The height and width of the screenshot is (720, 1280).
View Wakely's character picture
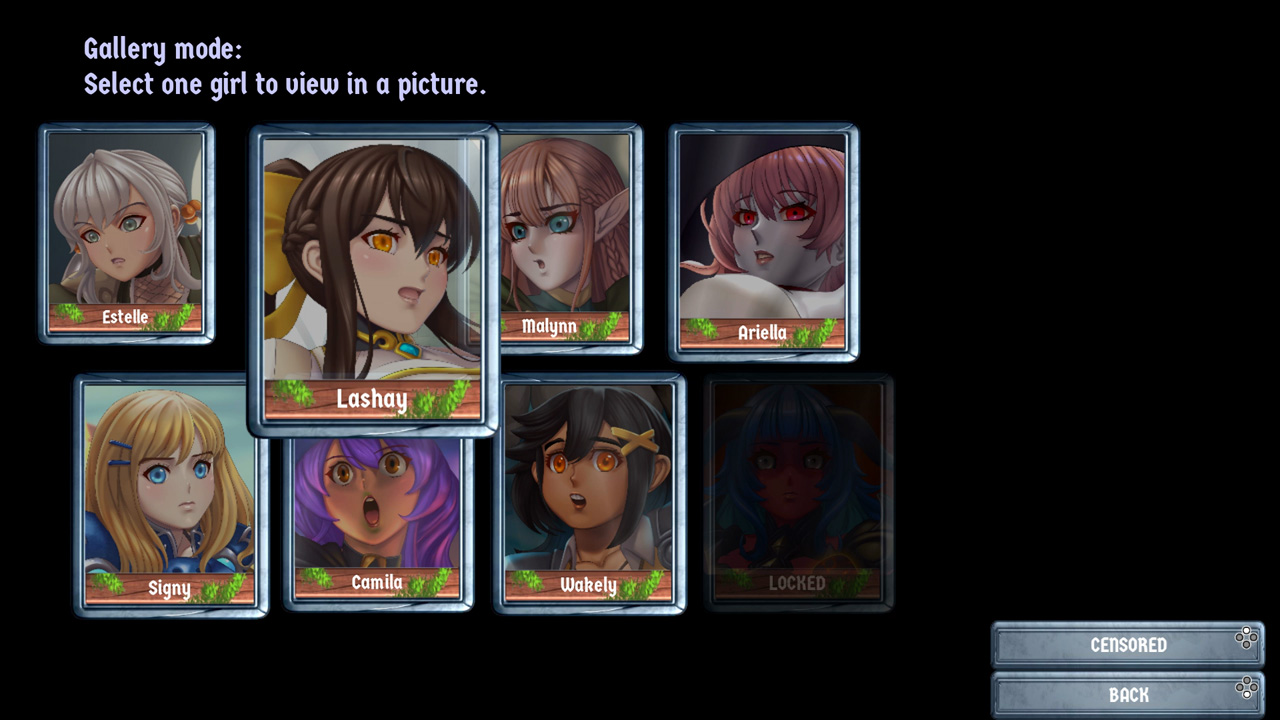pos(591,490)
